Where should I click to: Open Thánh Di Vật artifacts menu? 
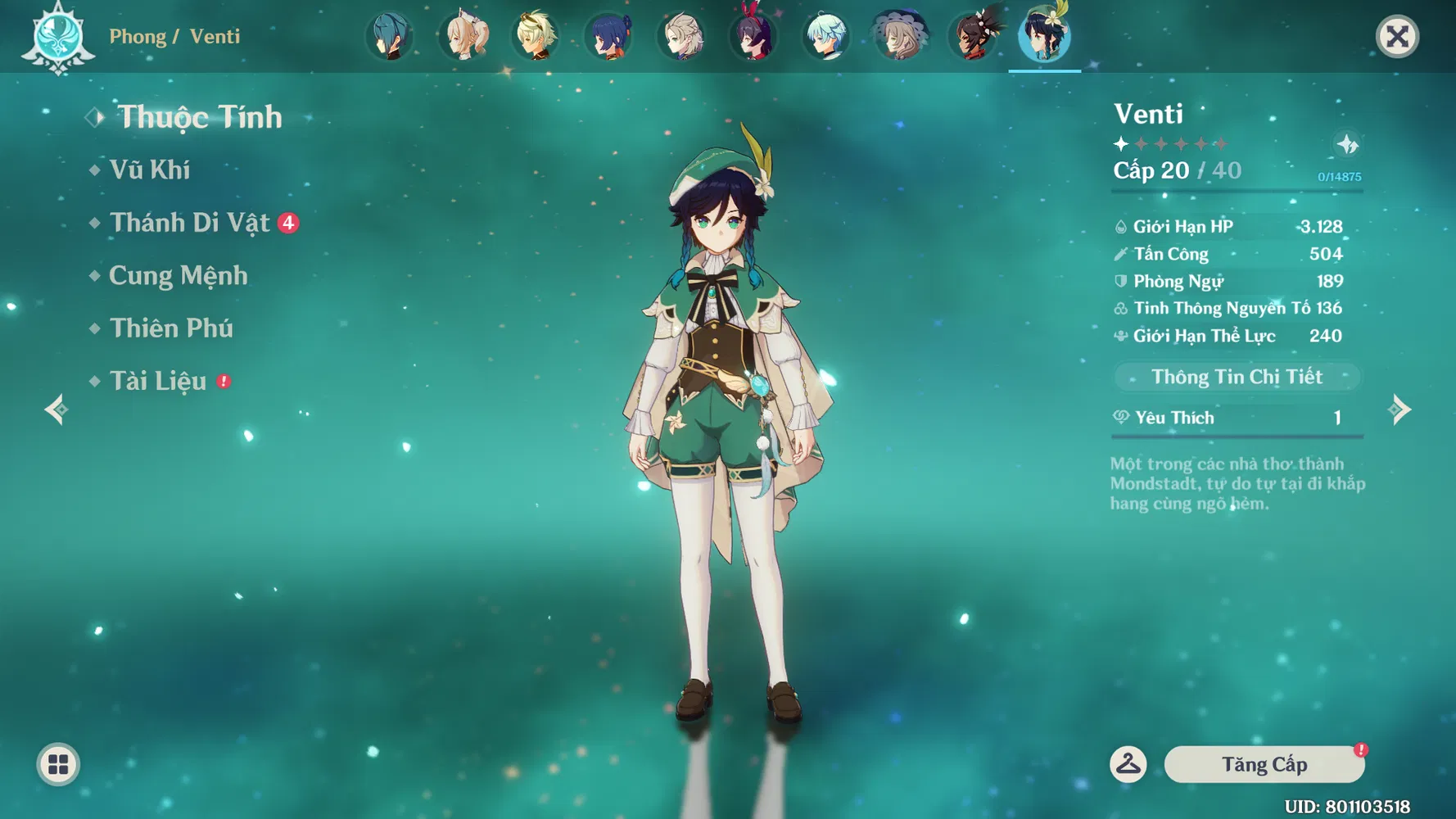click(190, 223)
